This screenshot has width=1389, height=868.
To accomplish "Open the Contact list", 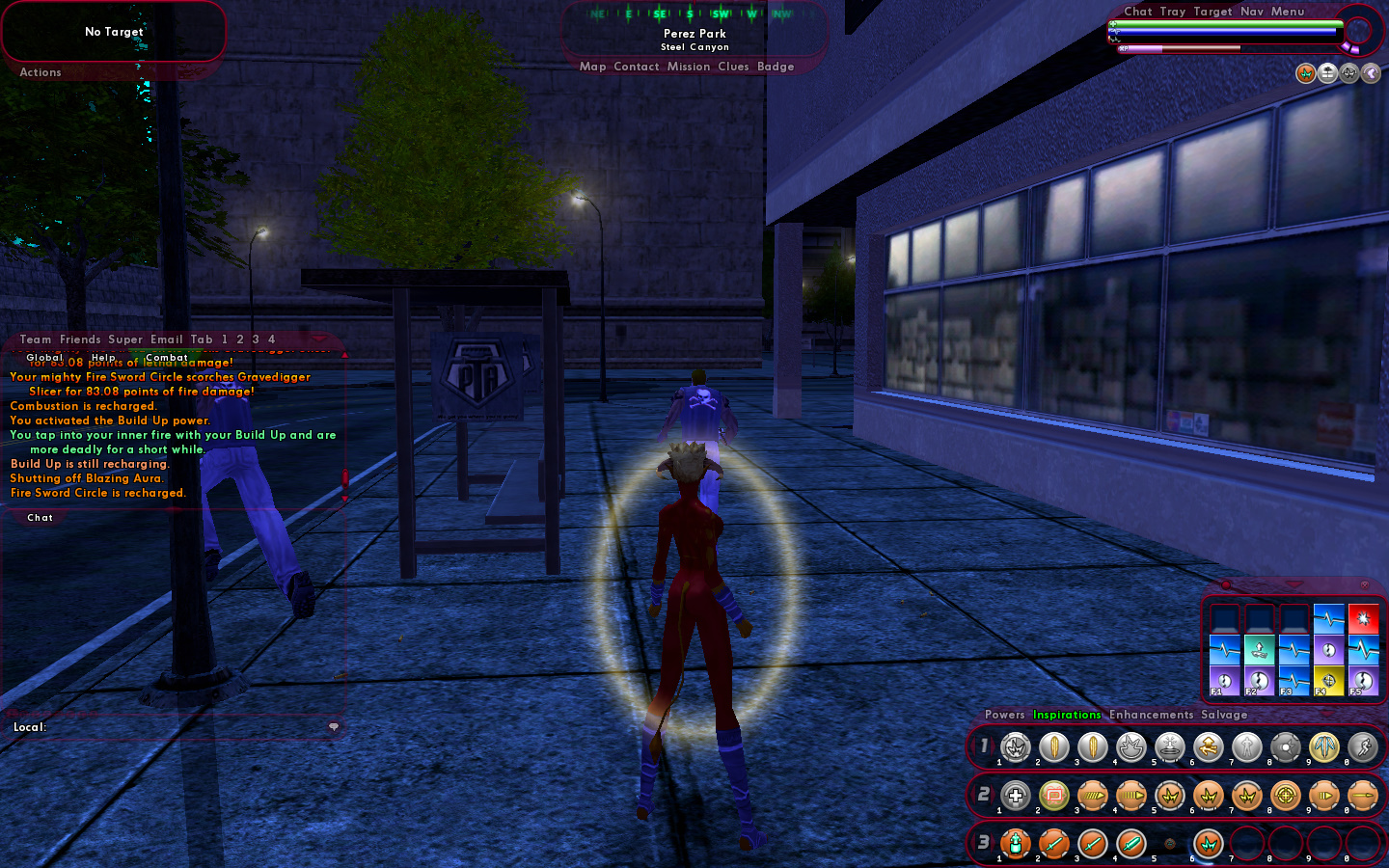I will click(636, 67).
